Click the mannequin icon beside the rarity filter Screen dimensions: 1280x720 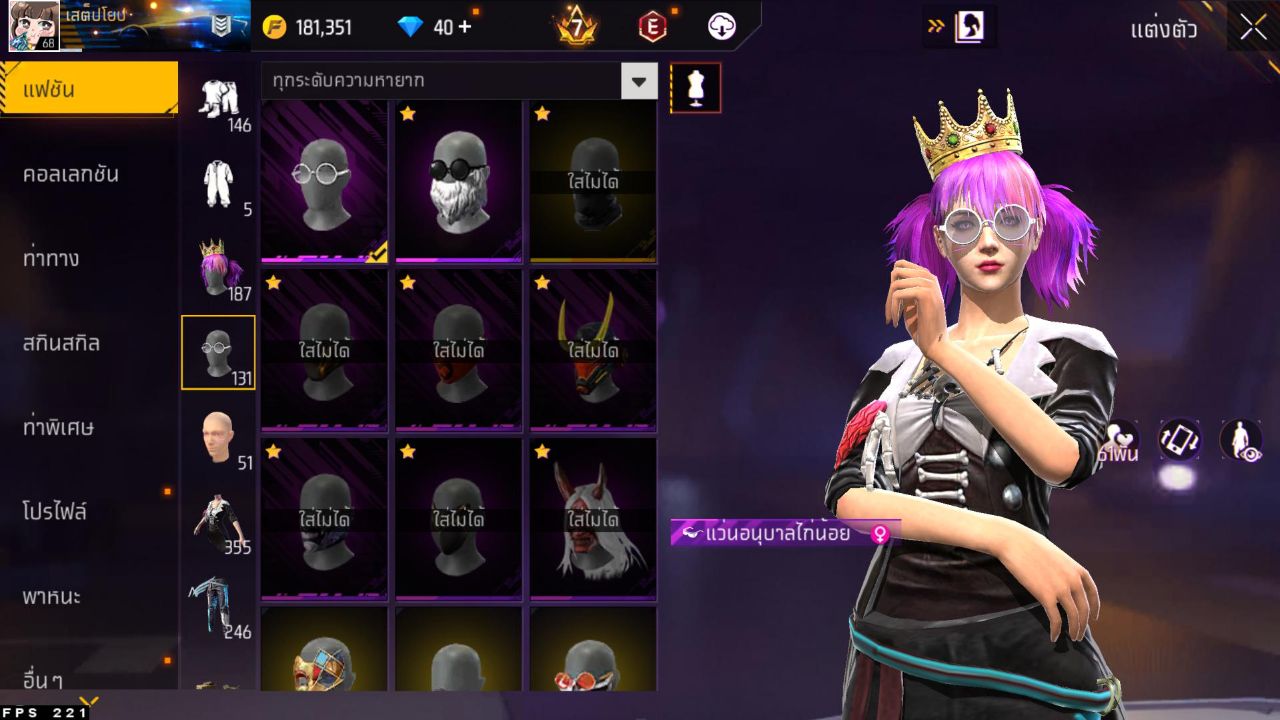(x=696, y=87)
